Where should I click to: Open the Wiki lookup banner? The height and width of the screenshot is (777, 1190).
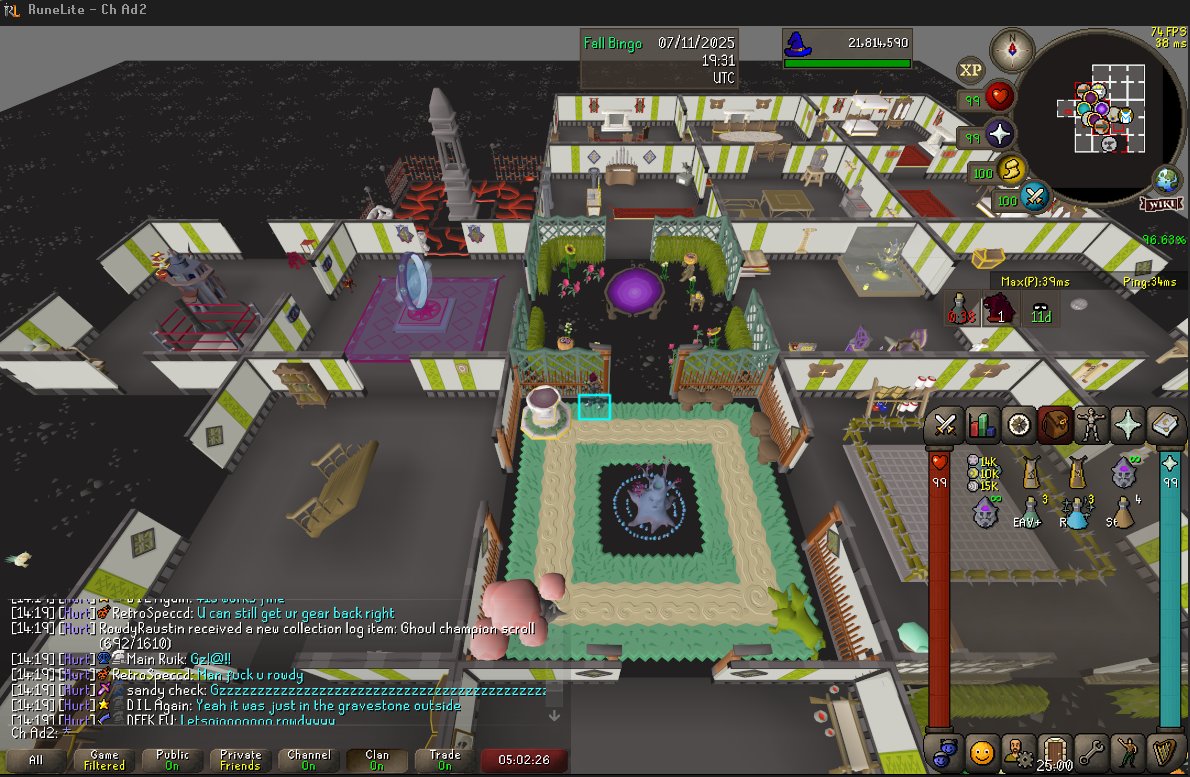(x=1161, y=204)
